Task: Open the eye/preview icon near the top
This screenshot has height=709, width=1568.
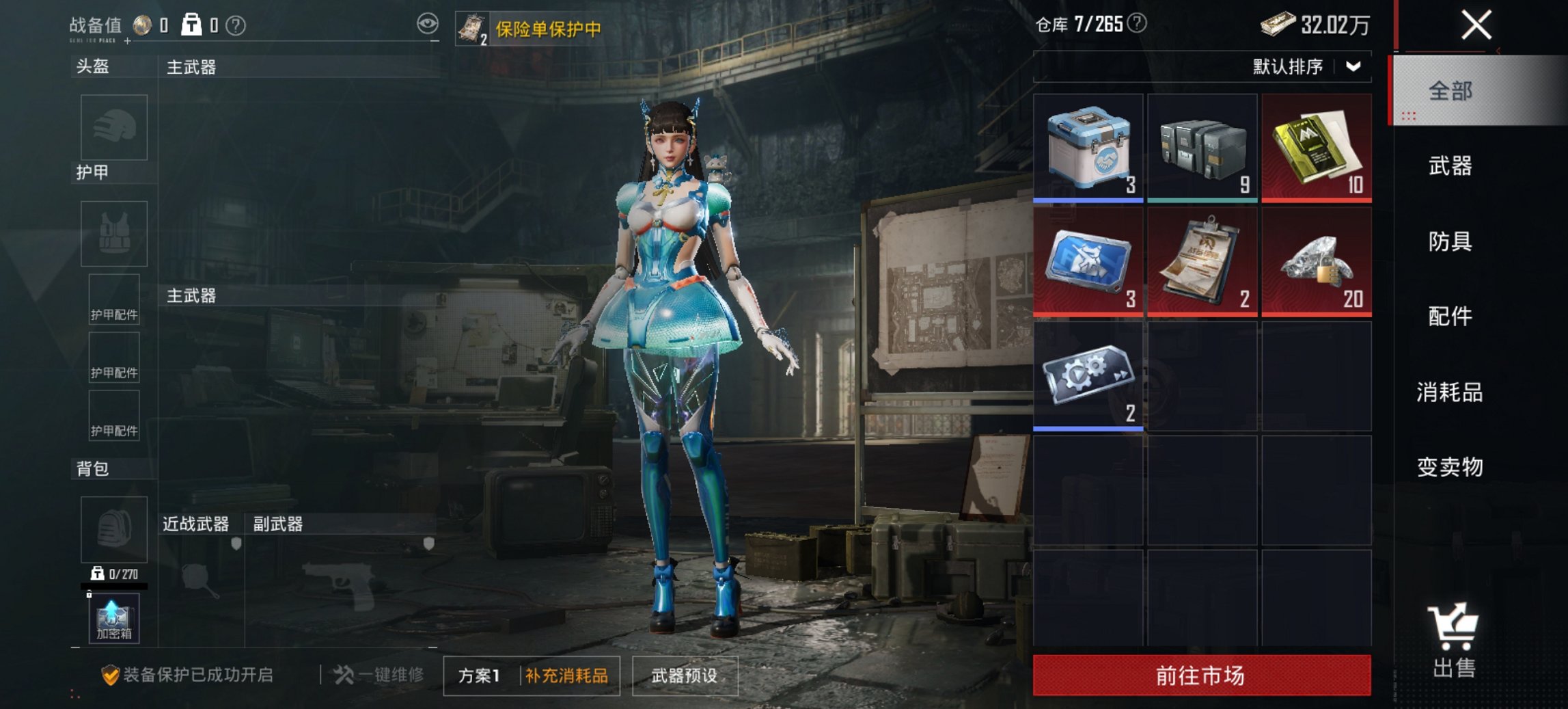Action: [427, 23]
